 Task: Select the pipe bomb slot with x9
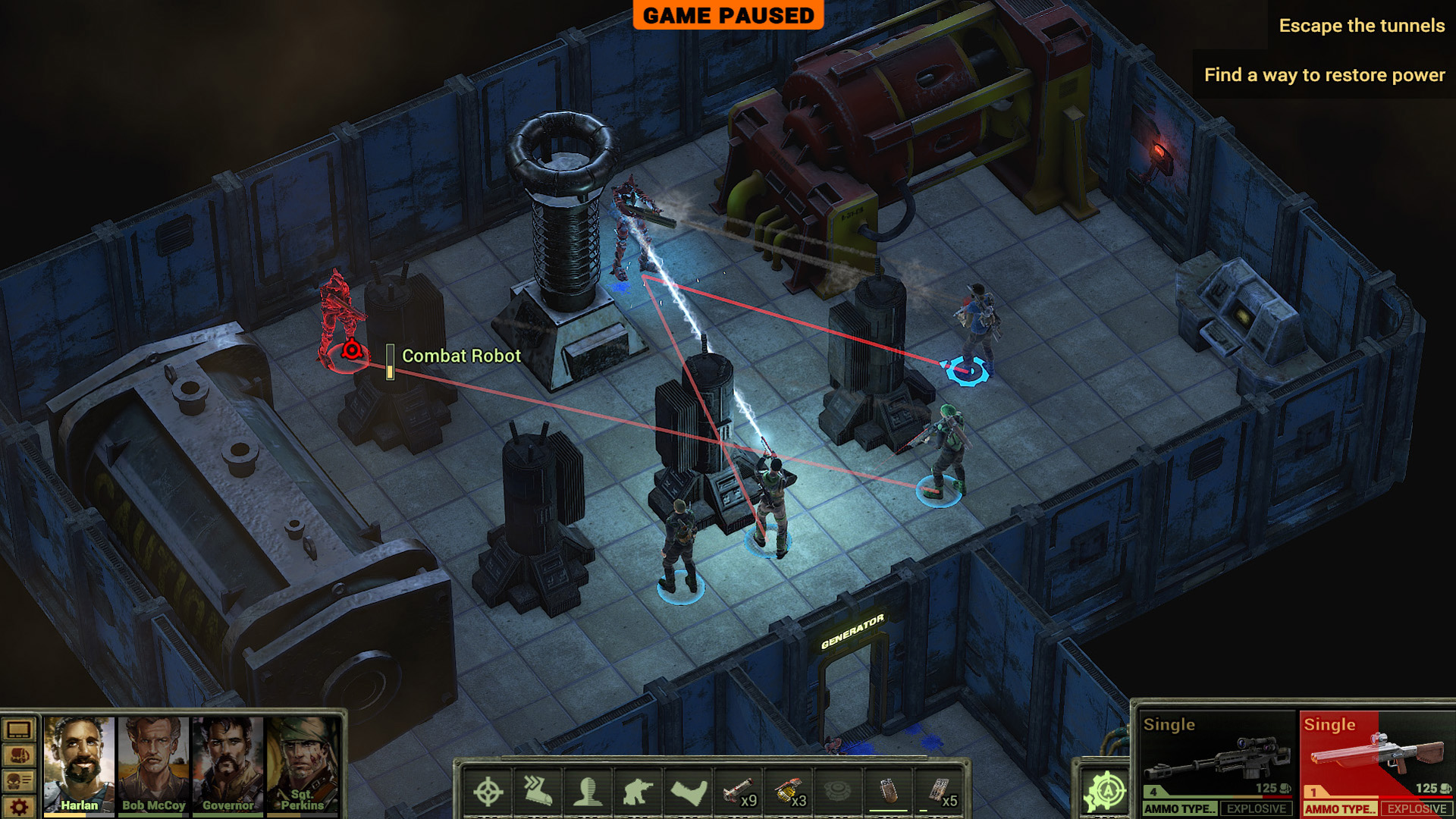[739, 792]
